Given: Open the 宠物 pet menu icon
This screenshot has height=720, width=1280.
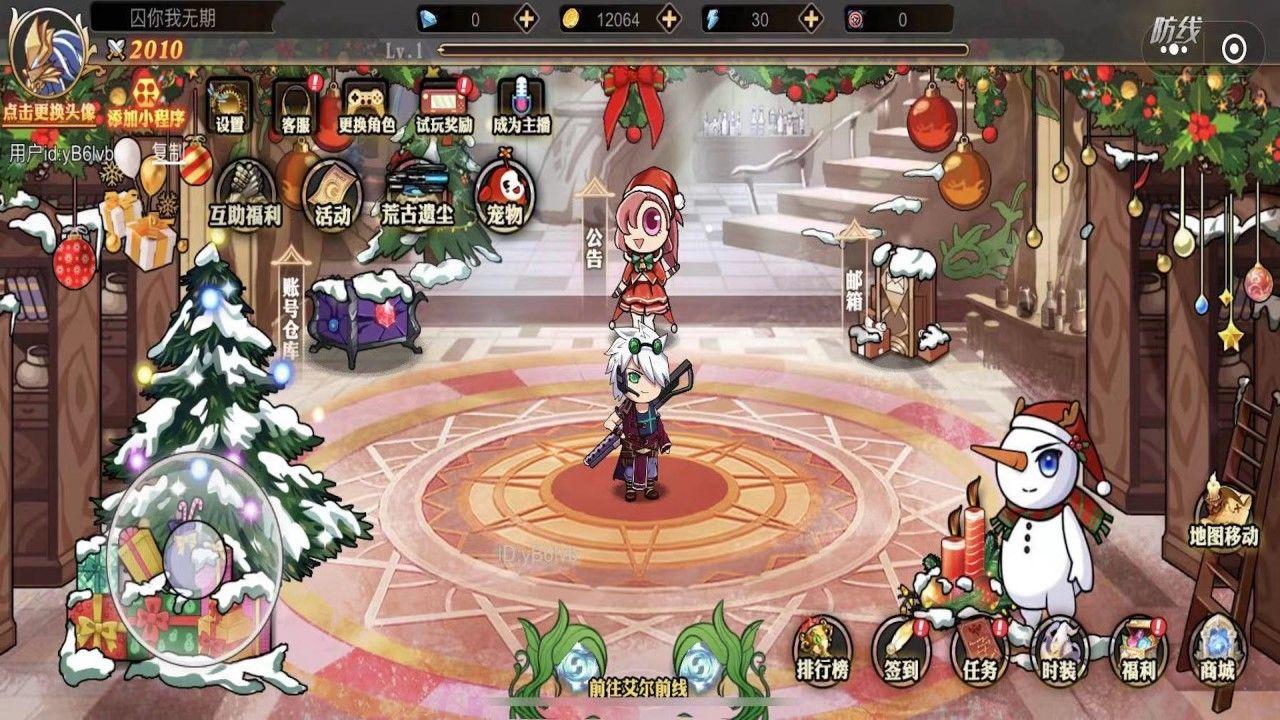Looking at the screenshot, I should [506, 195].
